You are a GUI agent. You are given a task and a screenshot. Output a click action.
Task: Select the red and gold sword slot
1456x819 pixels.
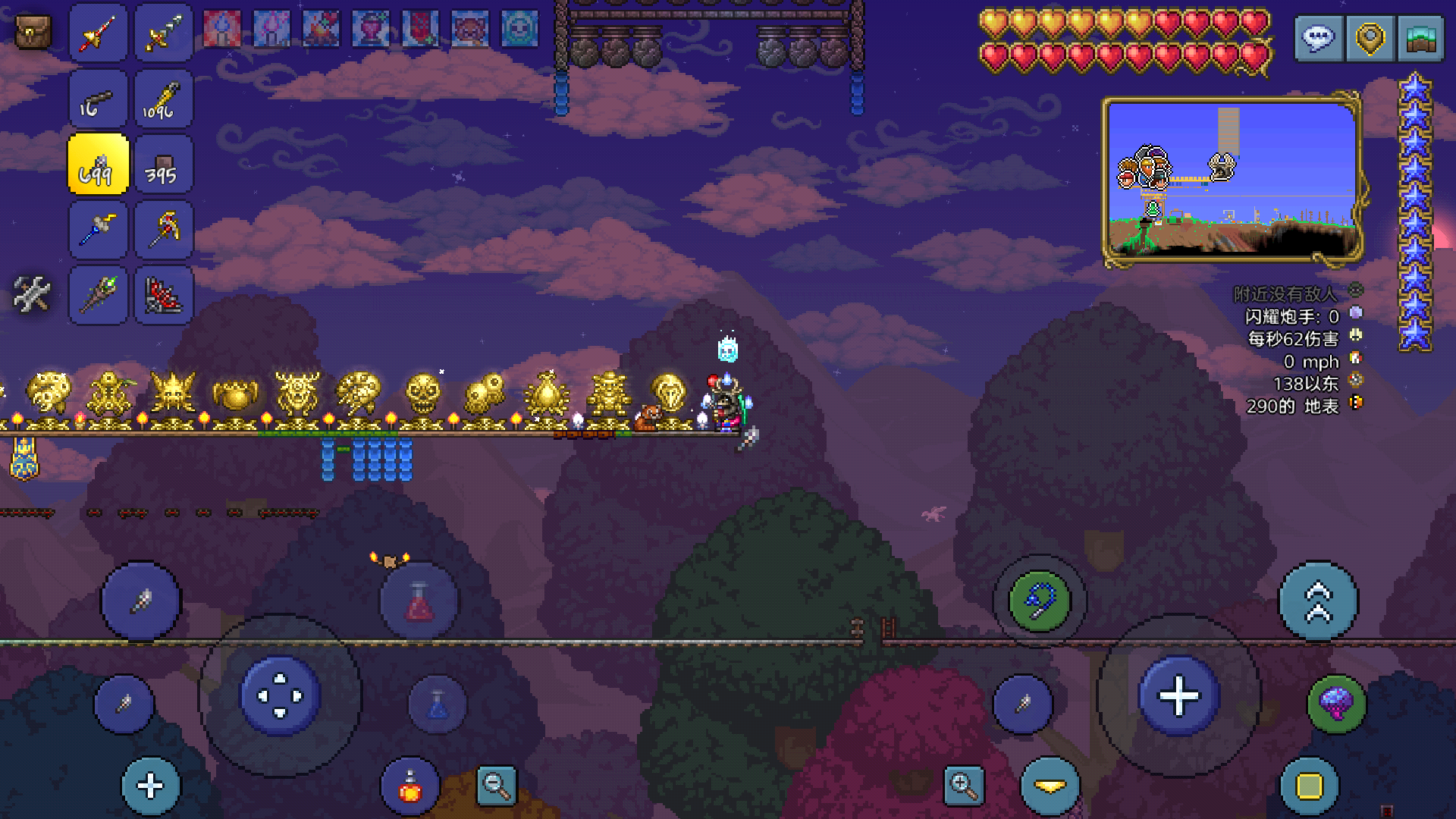coord(98,33)
